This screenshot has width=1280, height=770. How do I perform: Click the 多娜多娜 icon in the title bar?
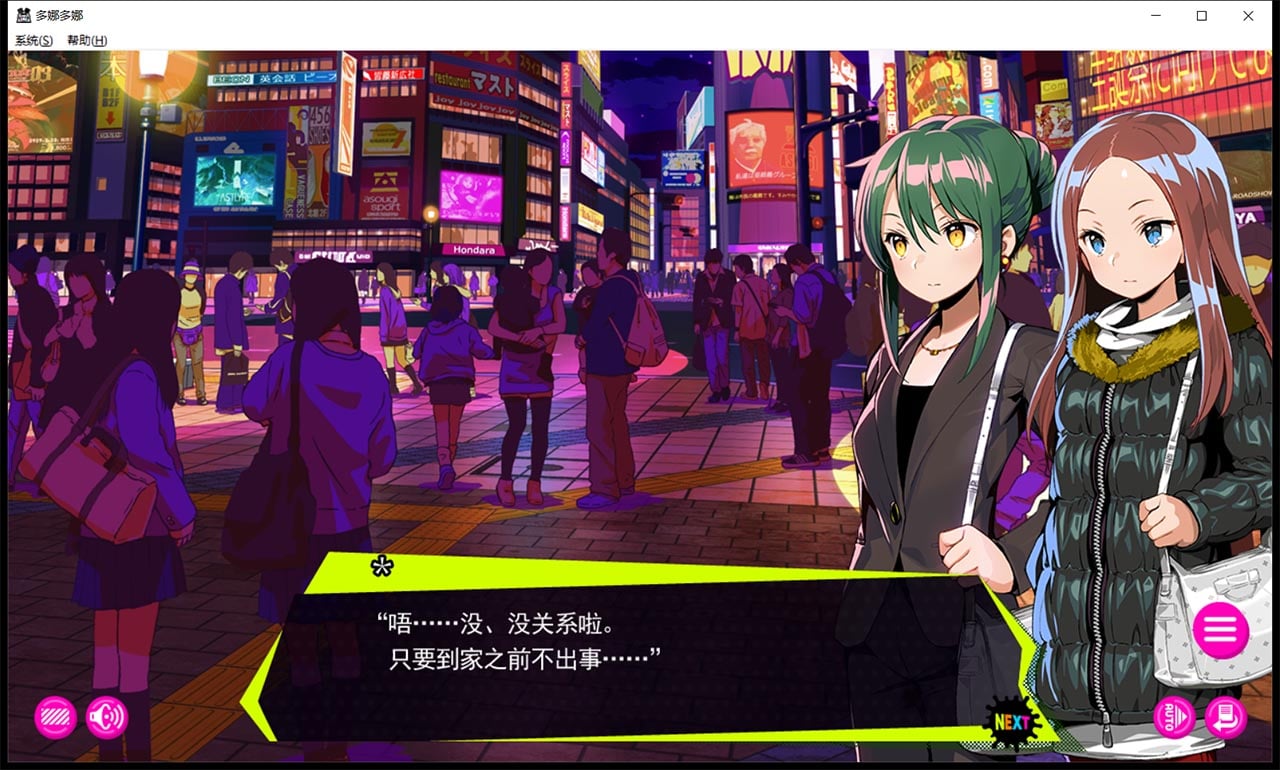(24, 15)
